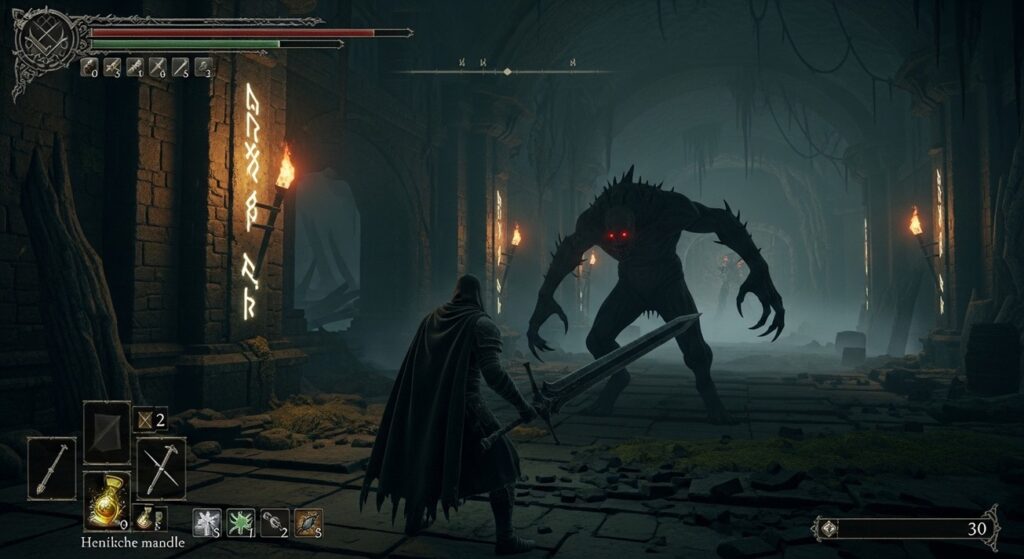
Task: Select the silver chain quick-bar item
Action: tap(274, 522)
